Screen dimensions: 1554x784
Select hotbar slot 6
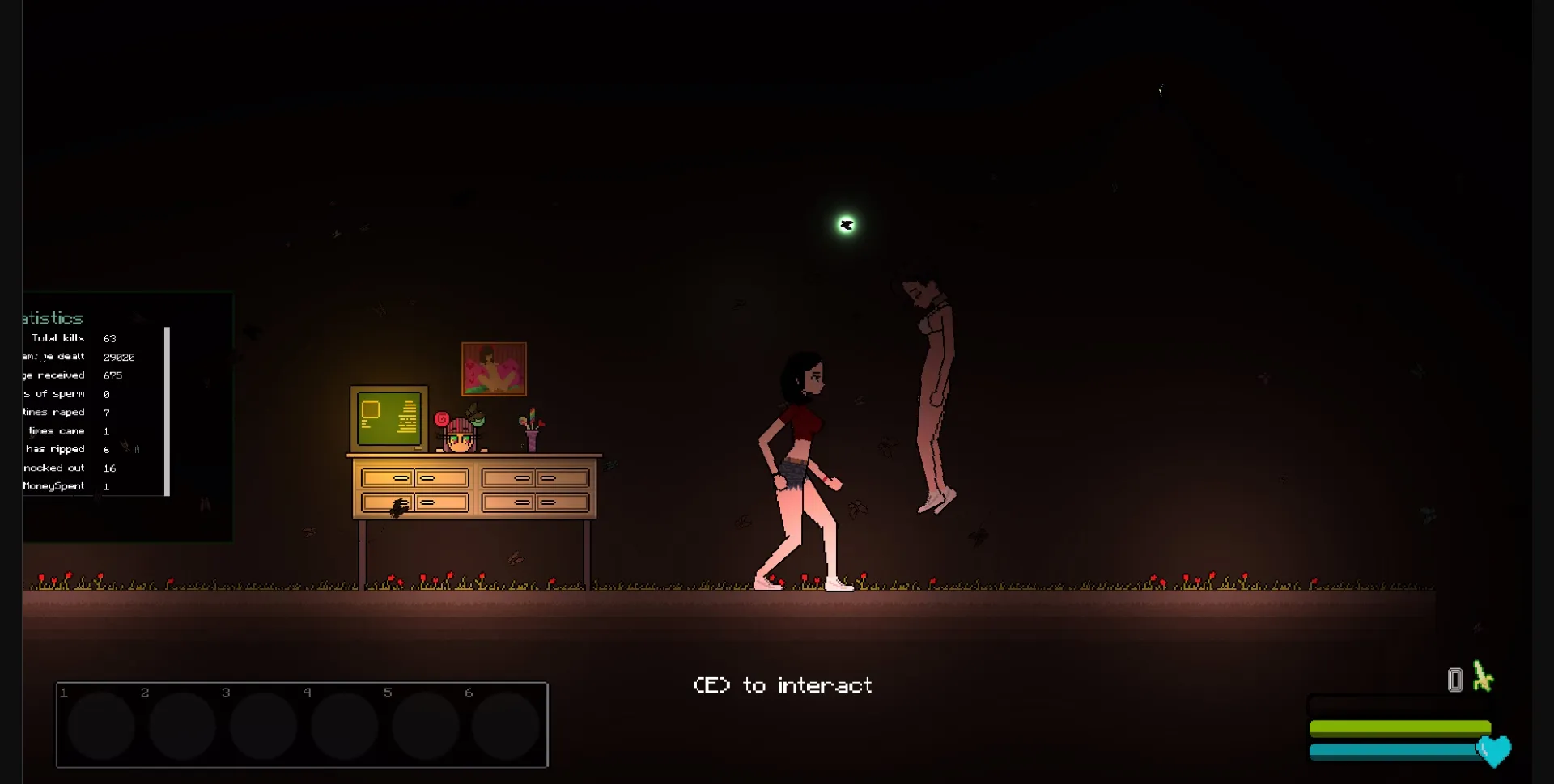[x=507, y=726]
